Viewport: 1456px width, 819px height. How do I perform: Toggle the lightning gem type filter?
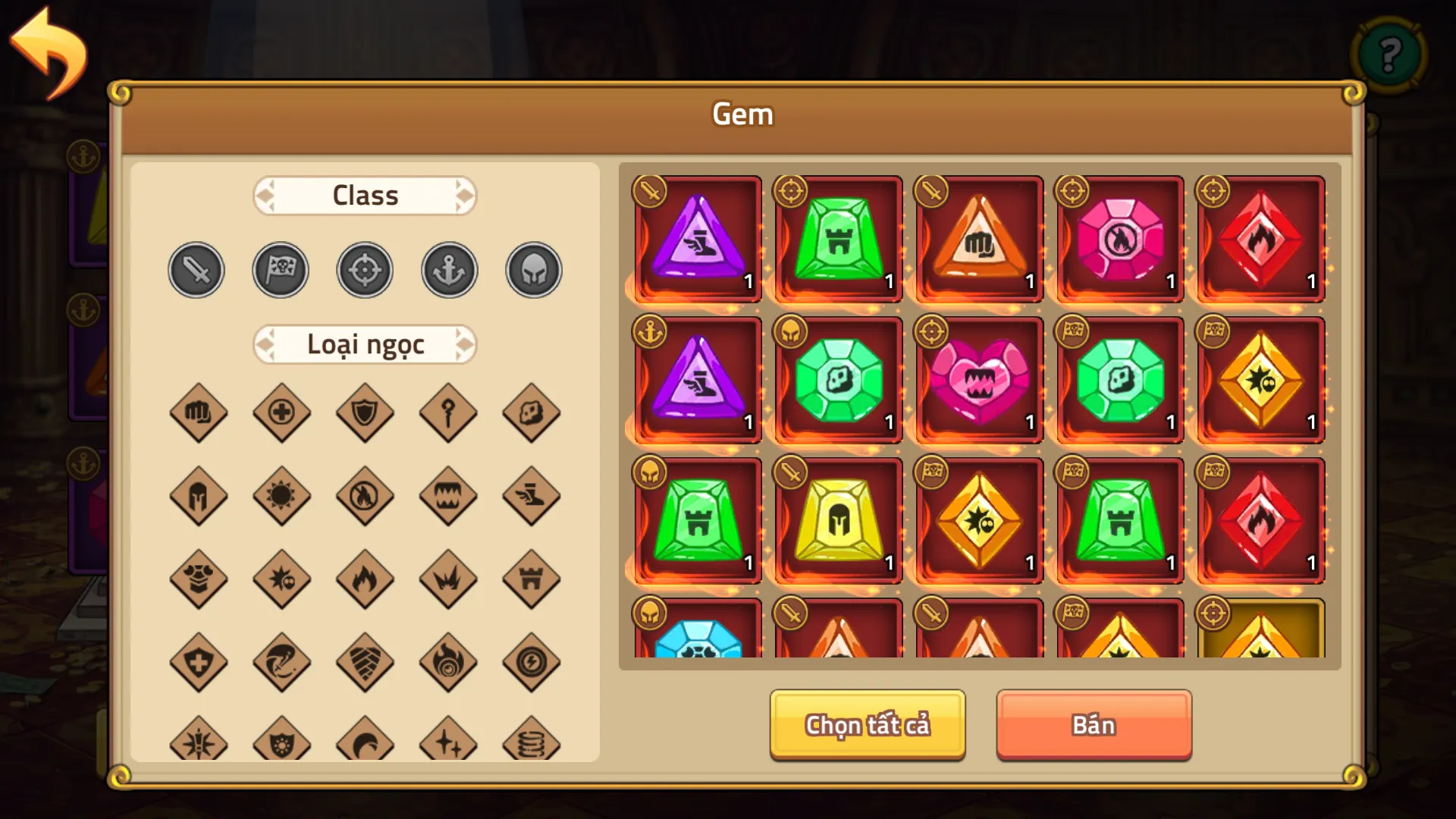(532, 664)
